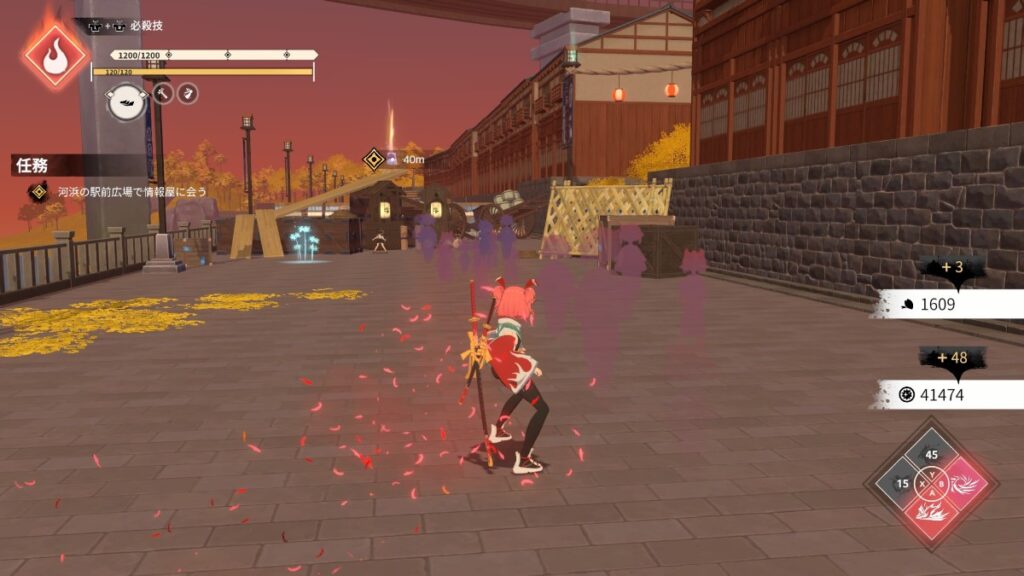Activate the swirling wing skill tile
This screenshot has height=576, width=1024.
tap(962, 485)
